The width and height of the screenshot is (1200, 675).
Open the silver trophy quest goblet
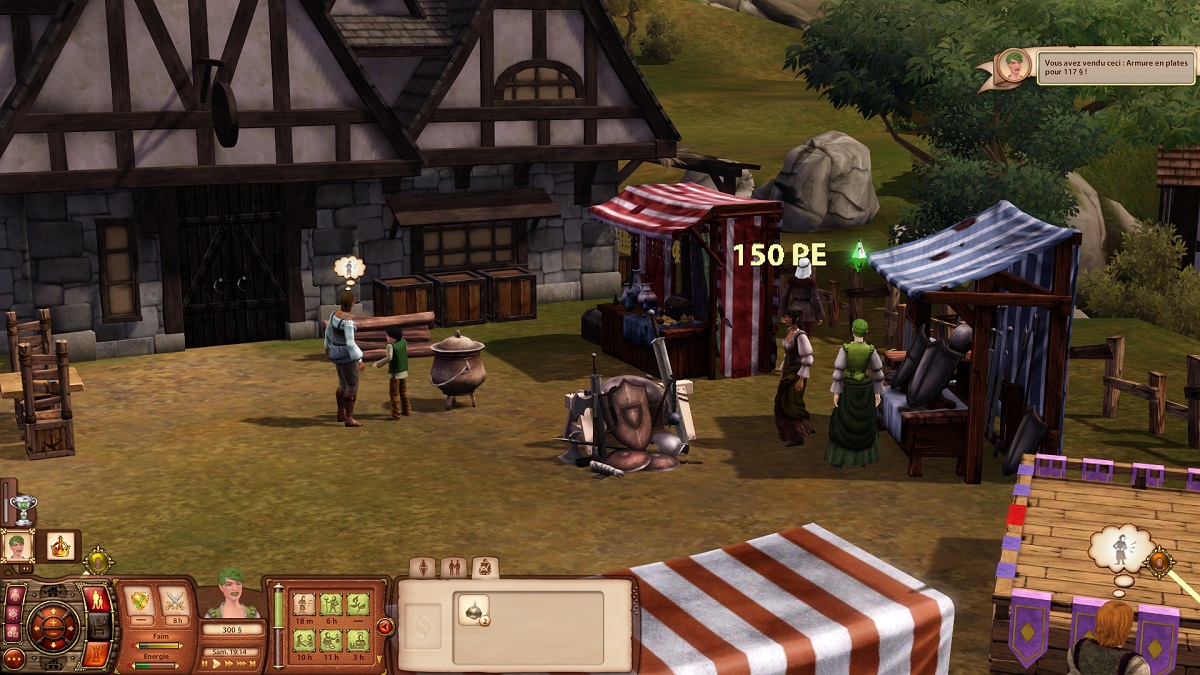22,508
